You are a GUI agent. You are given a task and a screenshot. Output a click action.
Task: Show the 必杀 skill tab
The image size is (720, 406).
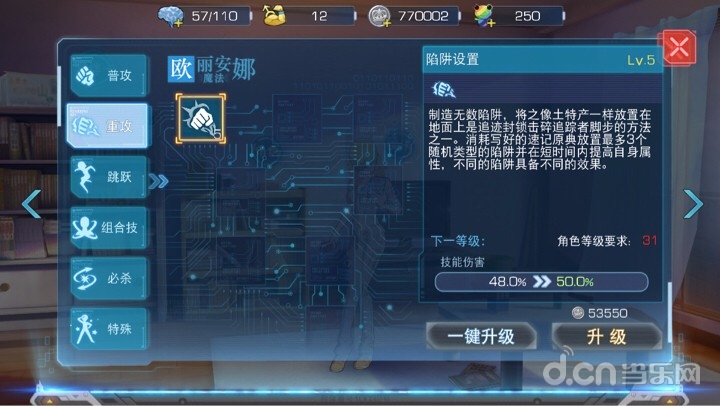pyautogui.click(x=108, y=276)
